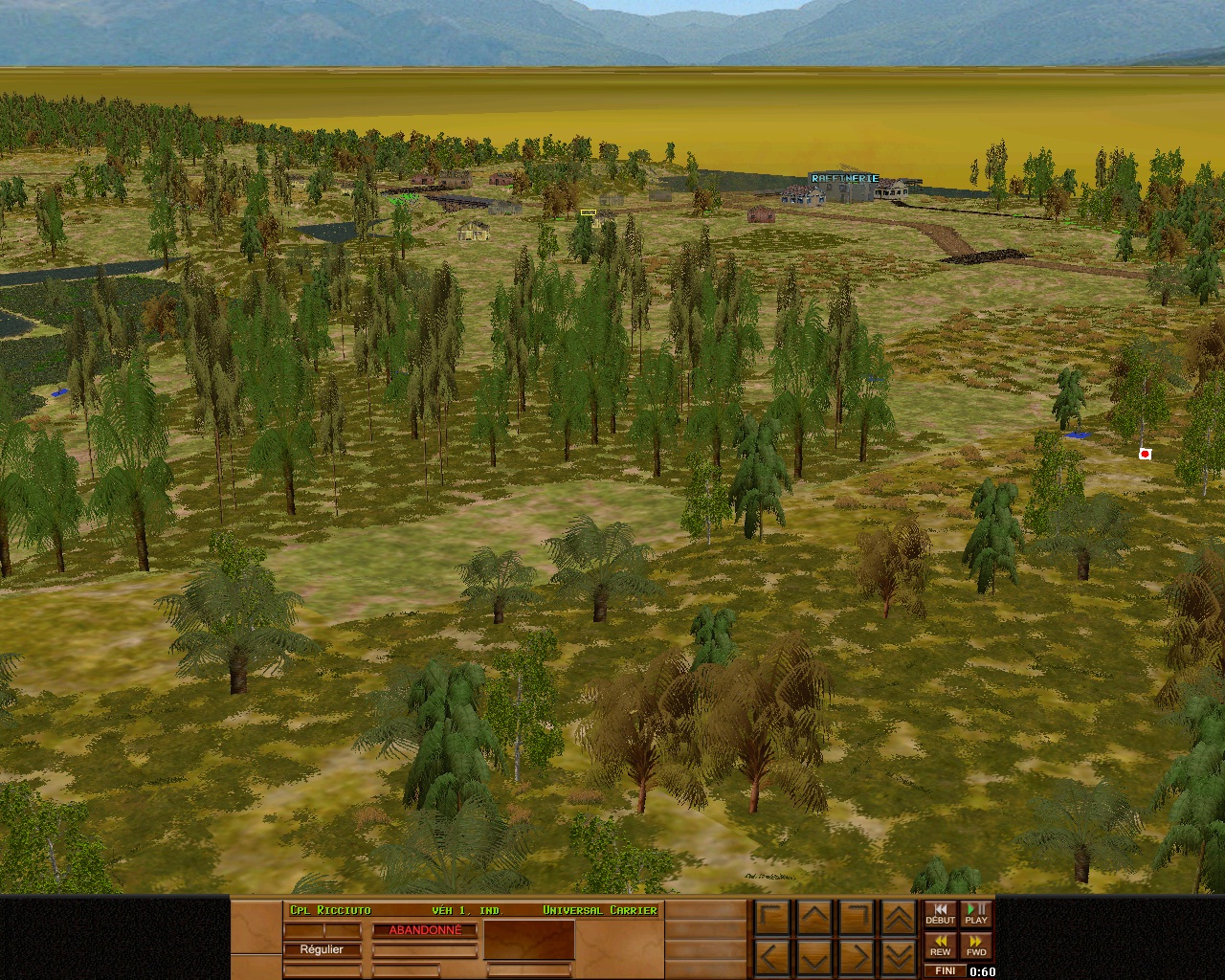
Task: Pan the camera left with the left arrow
Action: click(x=772, y=956)
